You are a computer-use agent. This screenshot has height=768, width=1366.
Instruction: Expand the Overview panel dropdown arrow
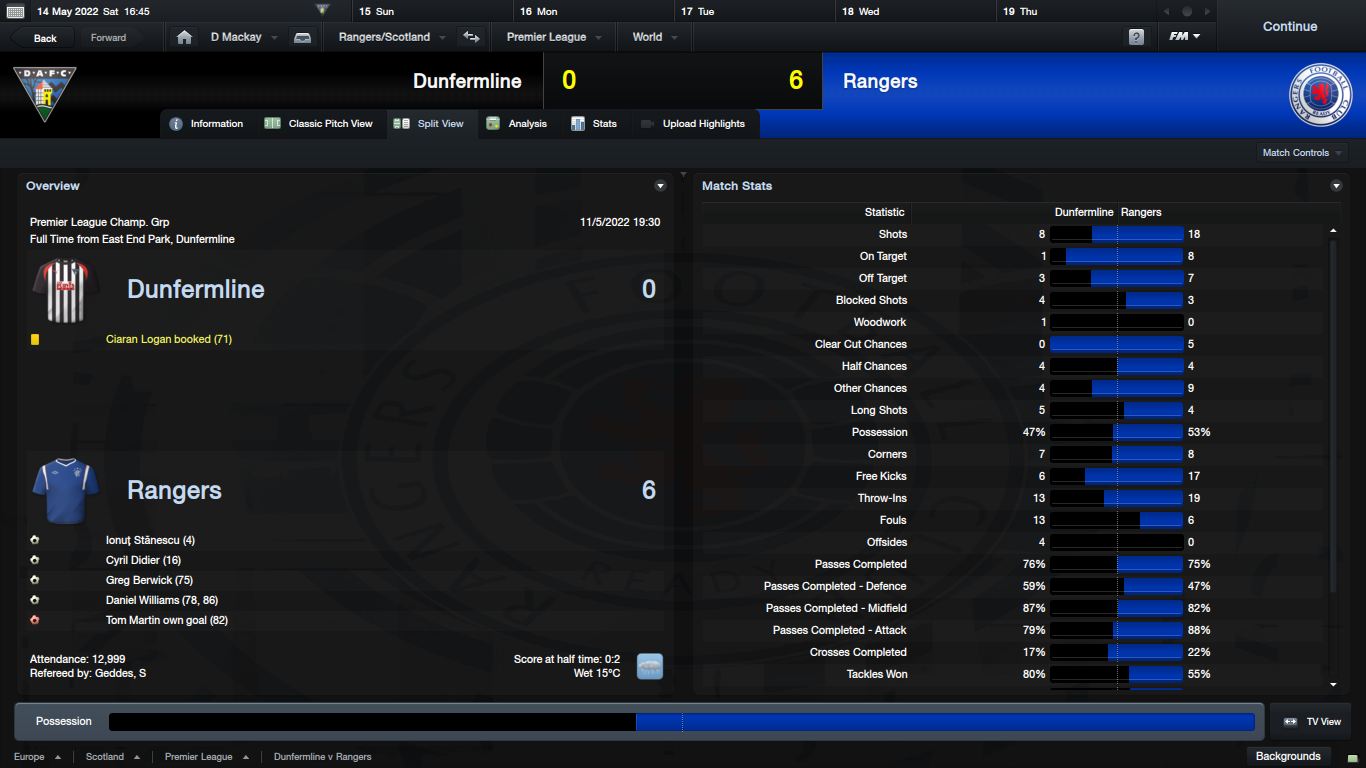pos(660,186)
